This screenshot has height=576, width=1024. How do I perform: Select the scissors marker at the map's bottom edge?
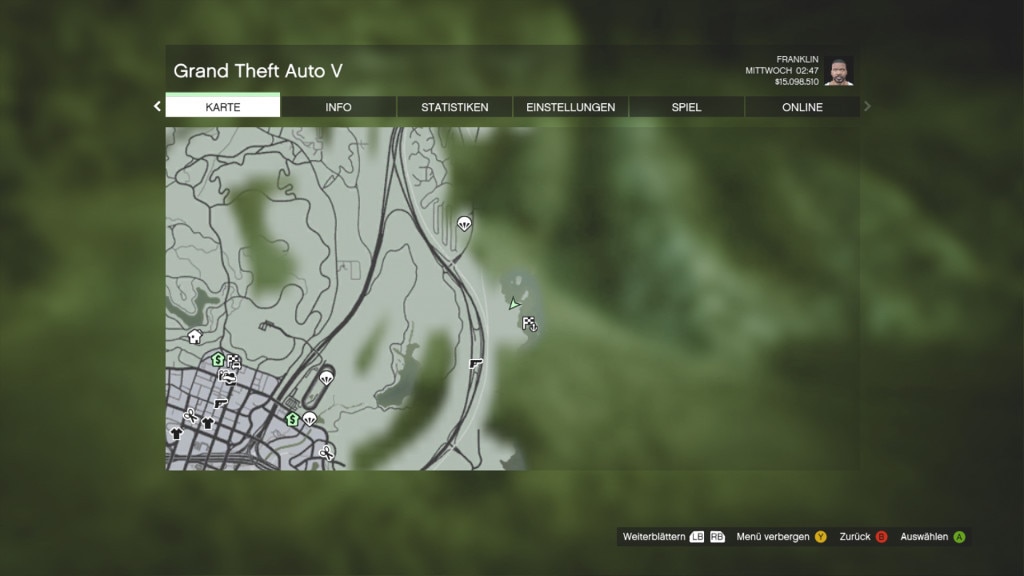[326, 453]
